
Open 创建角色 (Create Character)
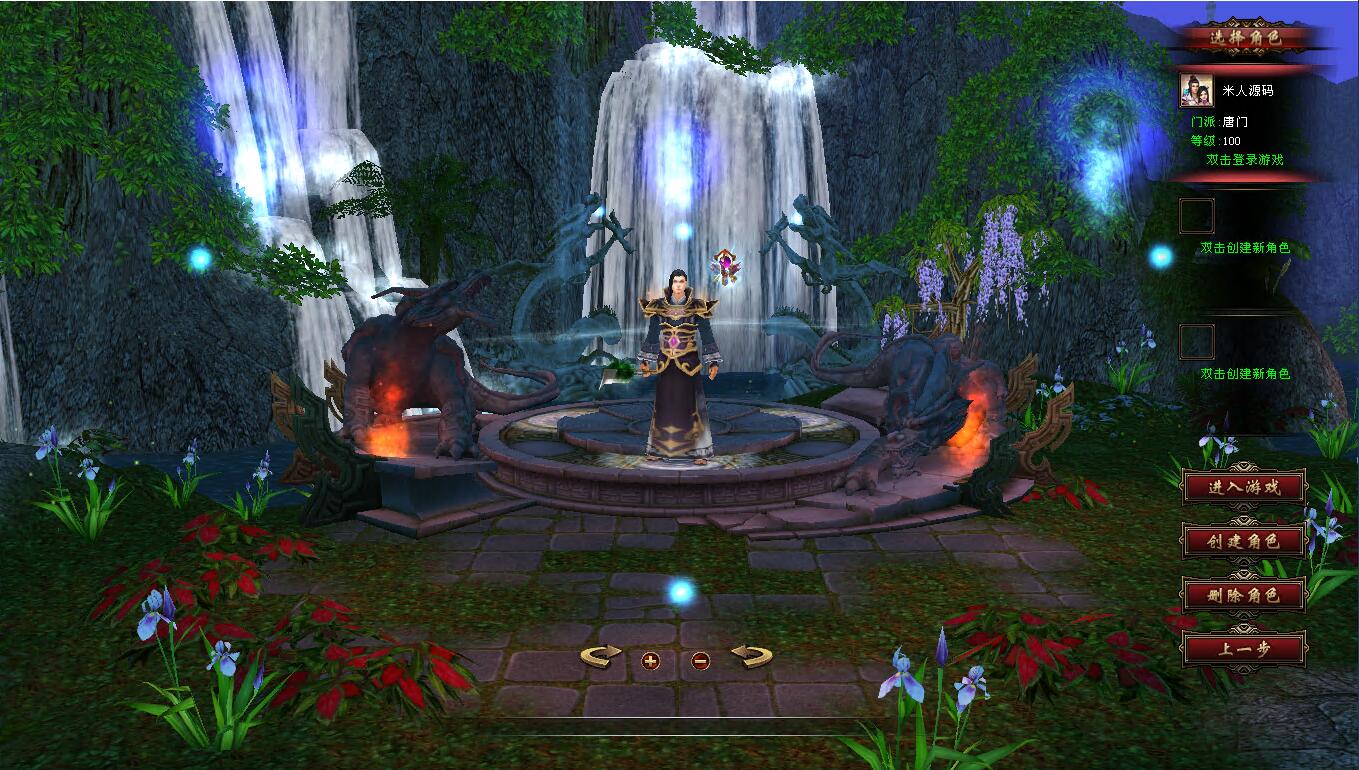click(x=1244, y=542)
